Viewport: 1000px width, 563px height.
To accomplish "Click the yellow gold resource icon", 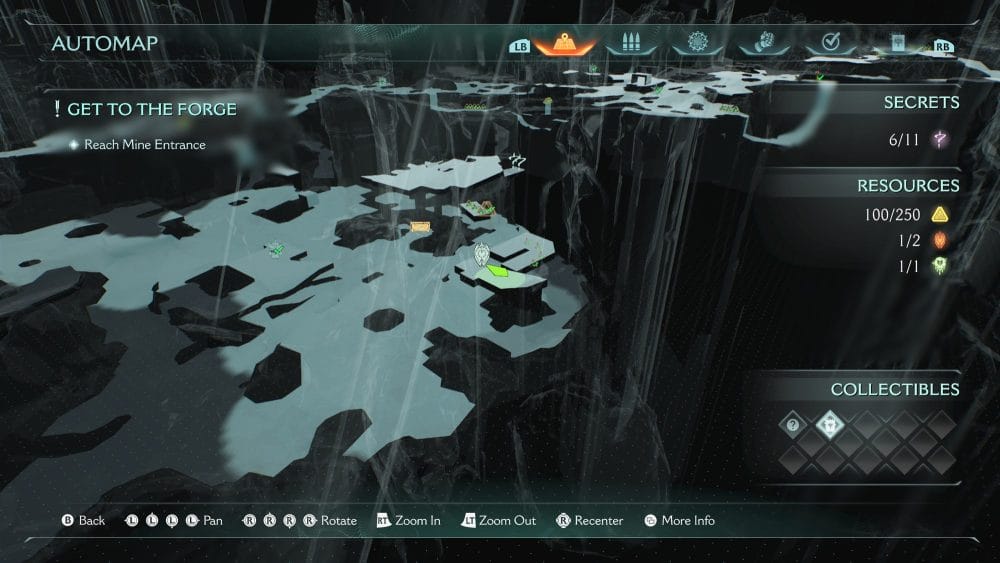I will coord(940,215).
